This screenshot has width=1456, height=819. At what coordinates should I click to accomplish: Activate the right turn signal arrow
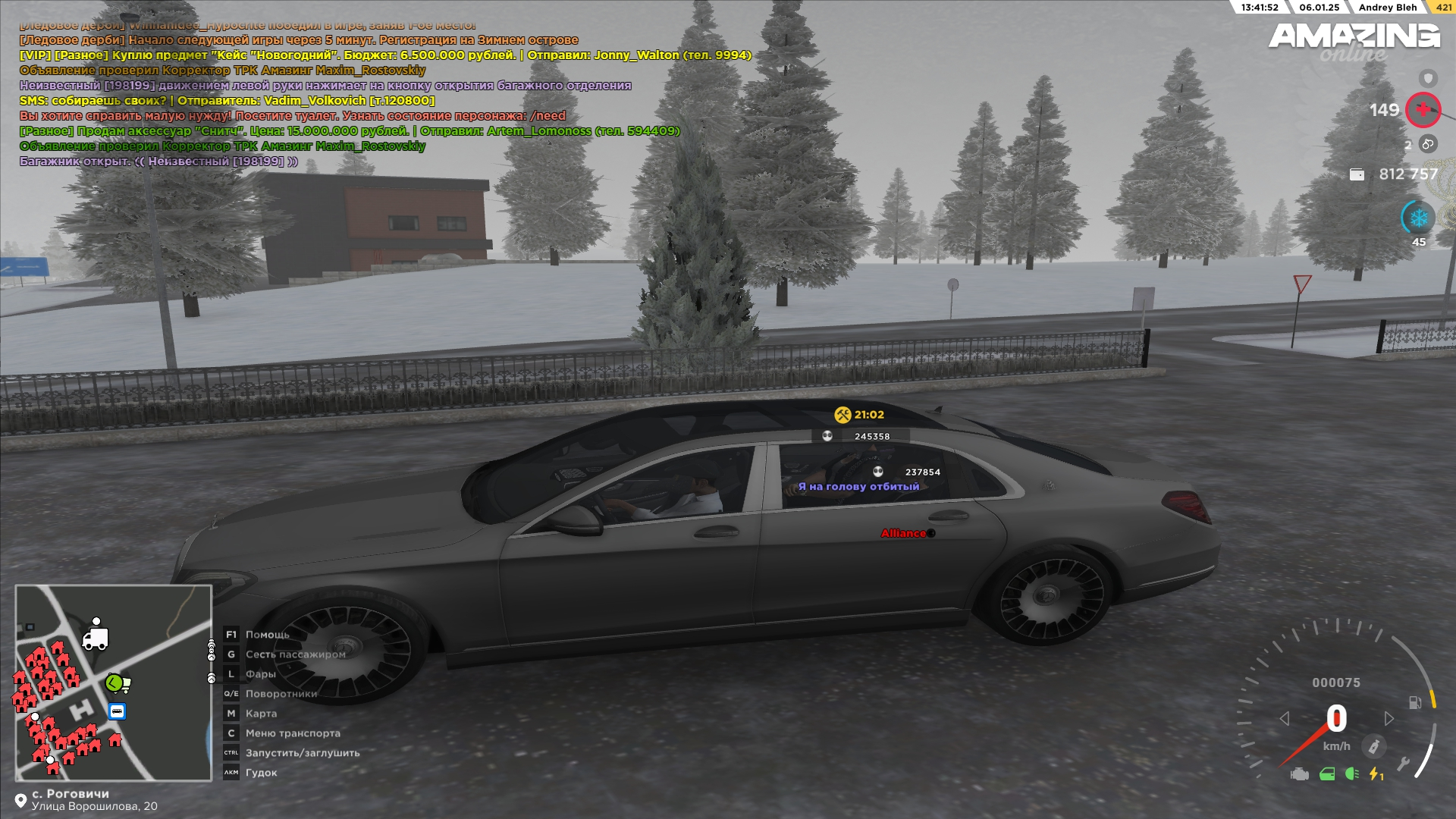1389,718
